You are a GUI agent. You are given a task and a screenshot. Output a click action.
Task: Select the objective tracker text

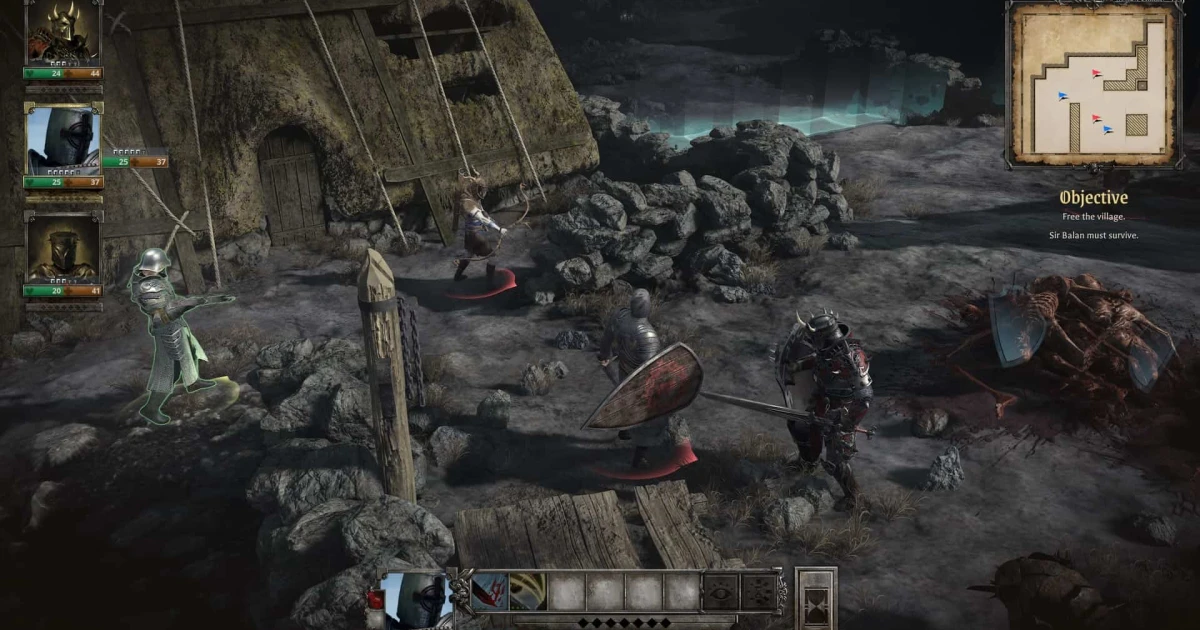pyautogui.click(x=1094, y=215)
